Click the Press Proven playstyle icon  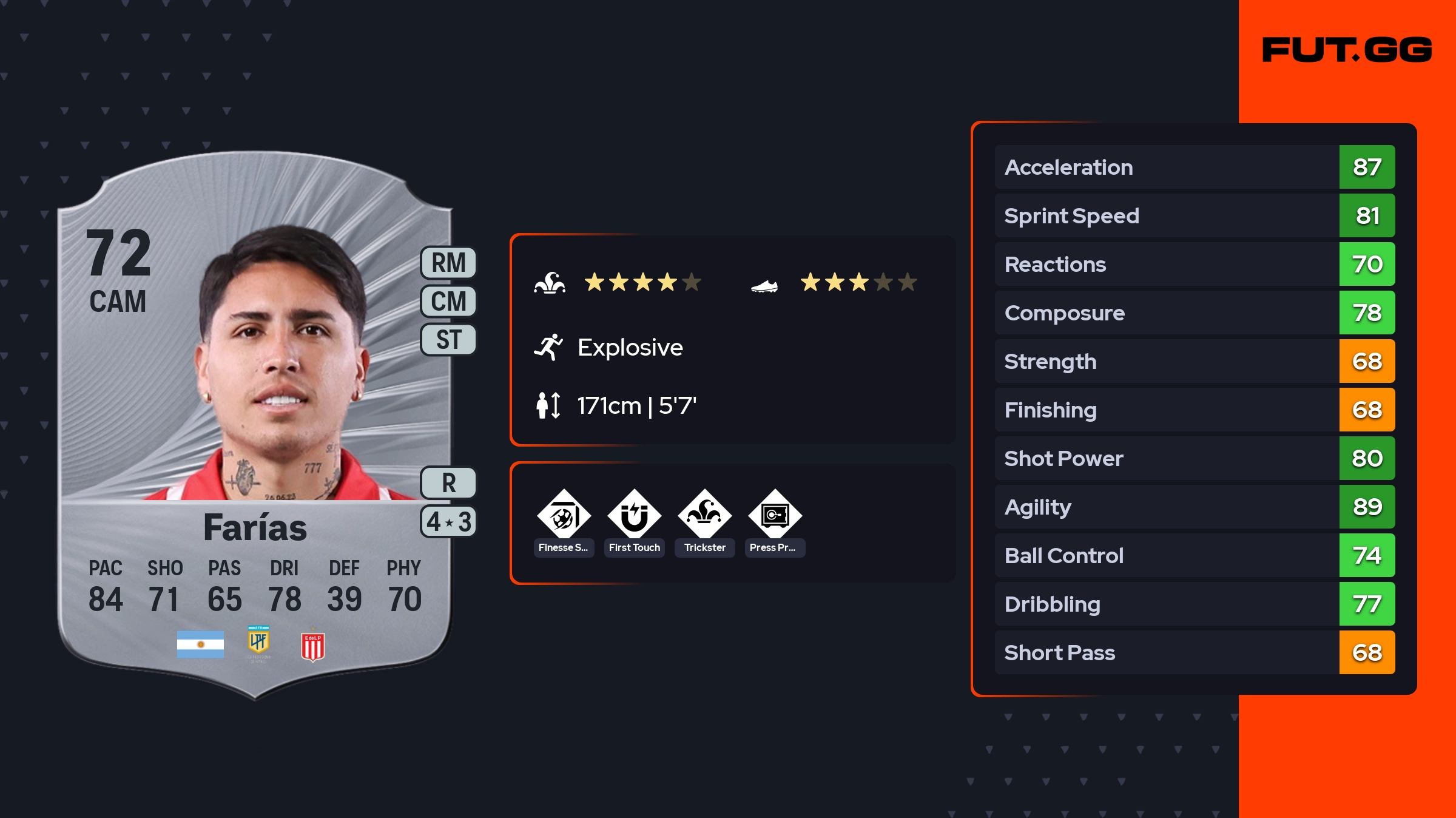coord(775,516)
